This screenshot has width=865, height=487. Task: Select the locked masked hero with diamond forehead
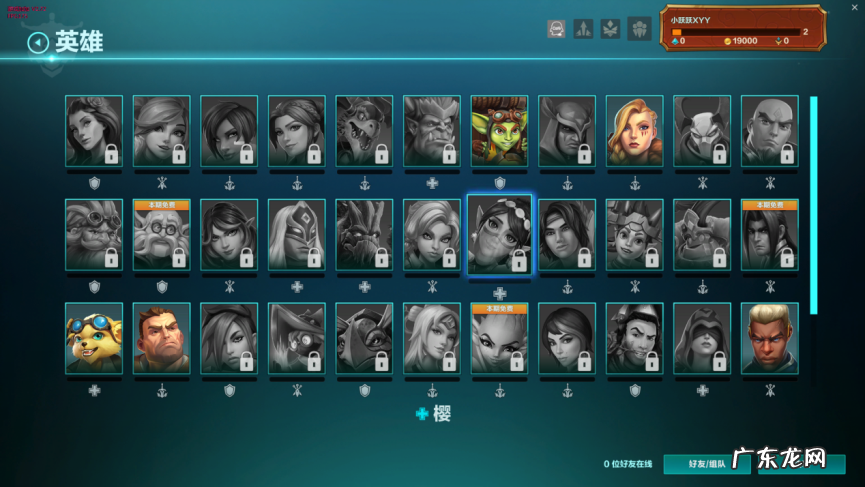pyautogui.click(x=296, y=236)
